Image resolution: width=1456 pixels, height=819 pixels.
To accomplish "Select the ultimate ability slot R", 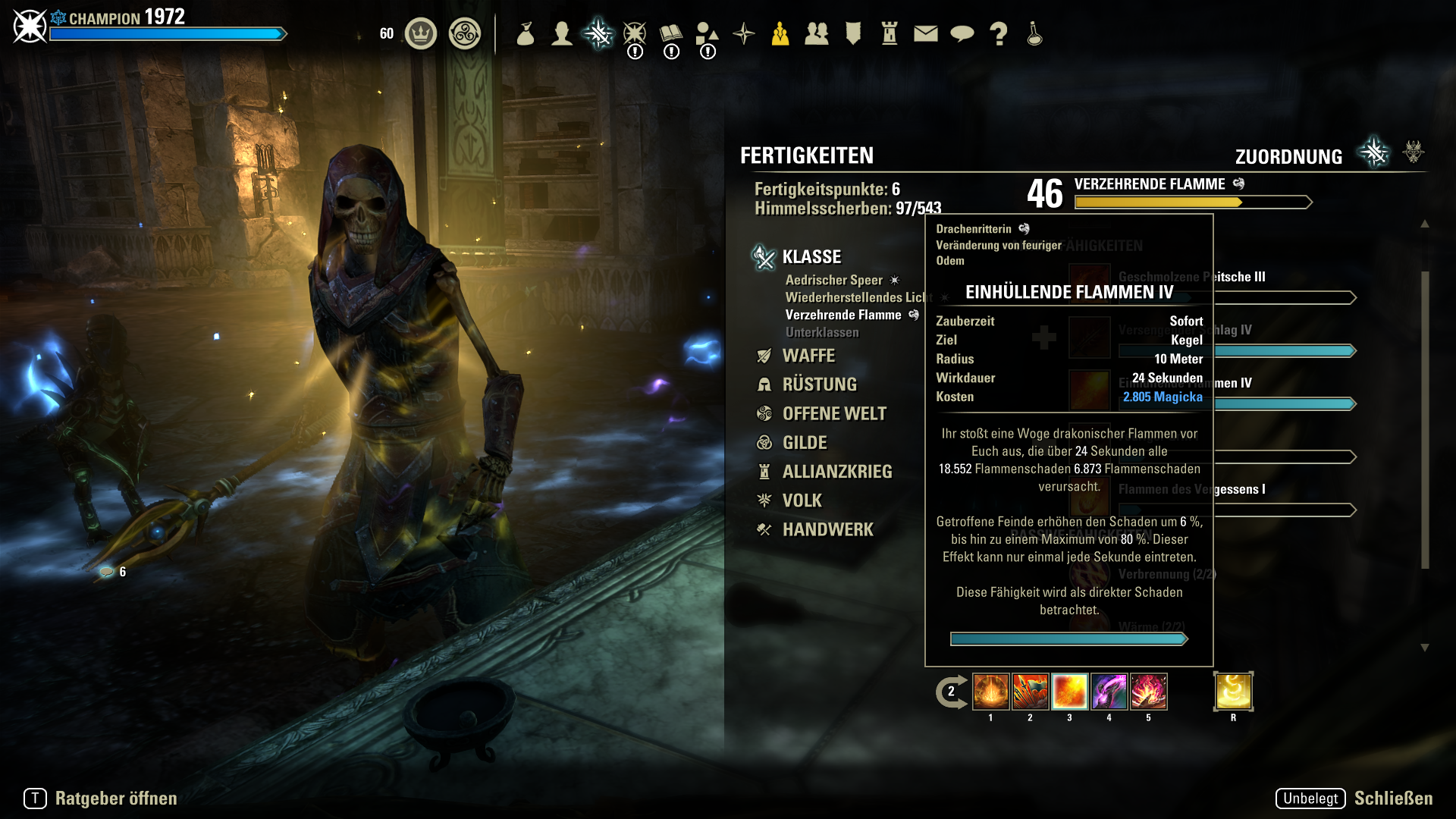I will coord(1233,692).
